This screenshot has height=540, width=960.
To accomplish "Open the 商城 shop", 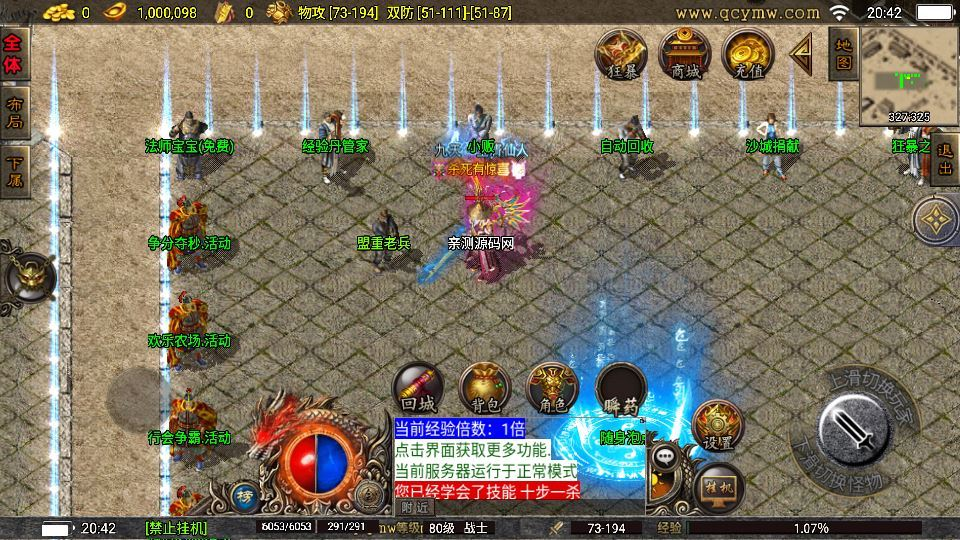I will tap(685, 53).
